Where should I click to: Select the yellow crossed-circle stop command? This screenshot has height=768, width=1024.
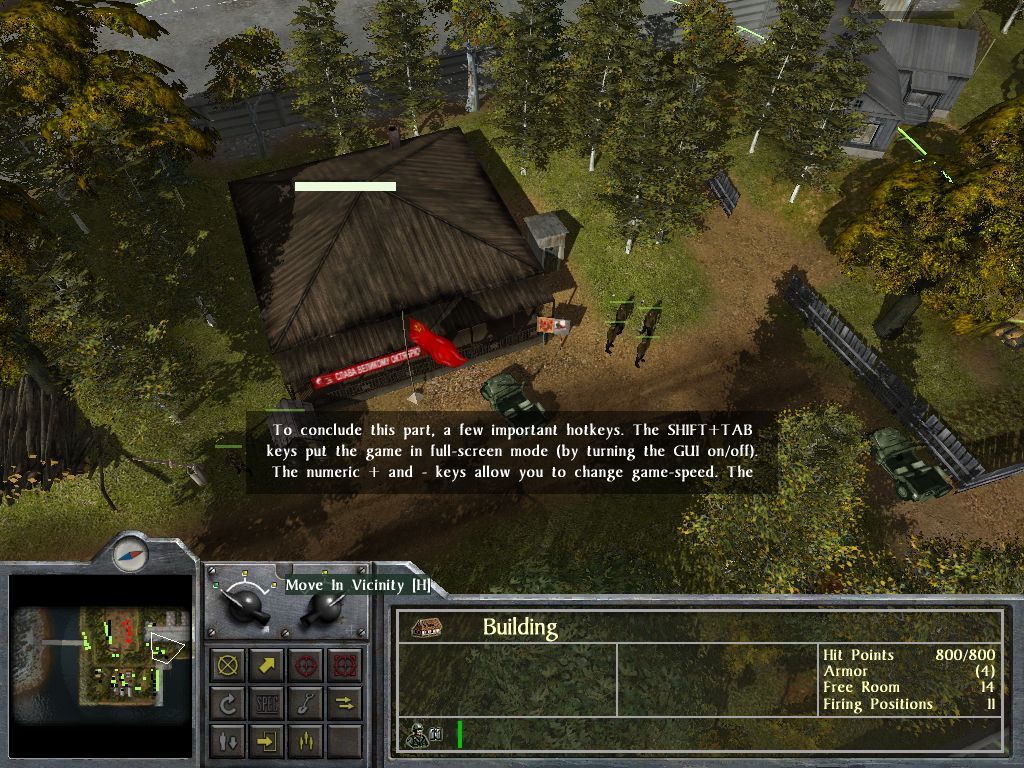[230, 664]
